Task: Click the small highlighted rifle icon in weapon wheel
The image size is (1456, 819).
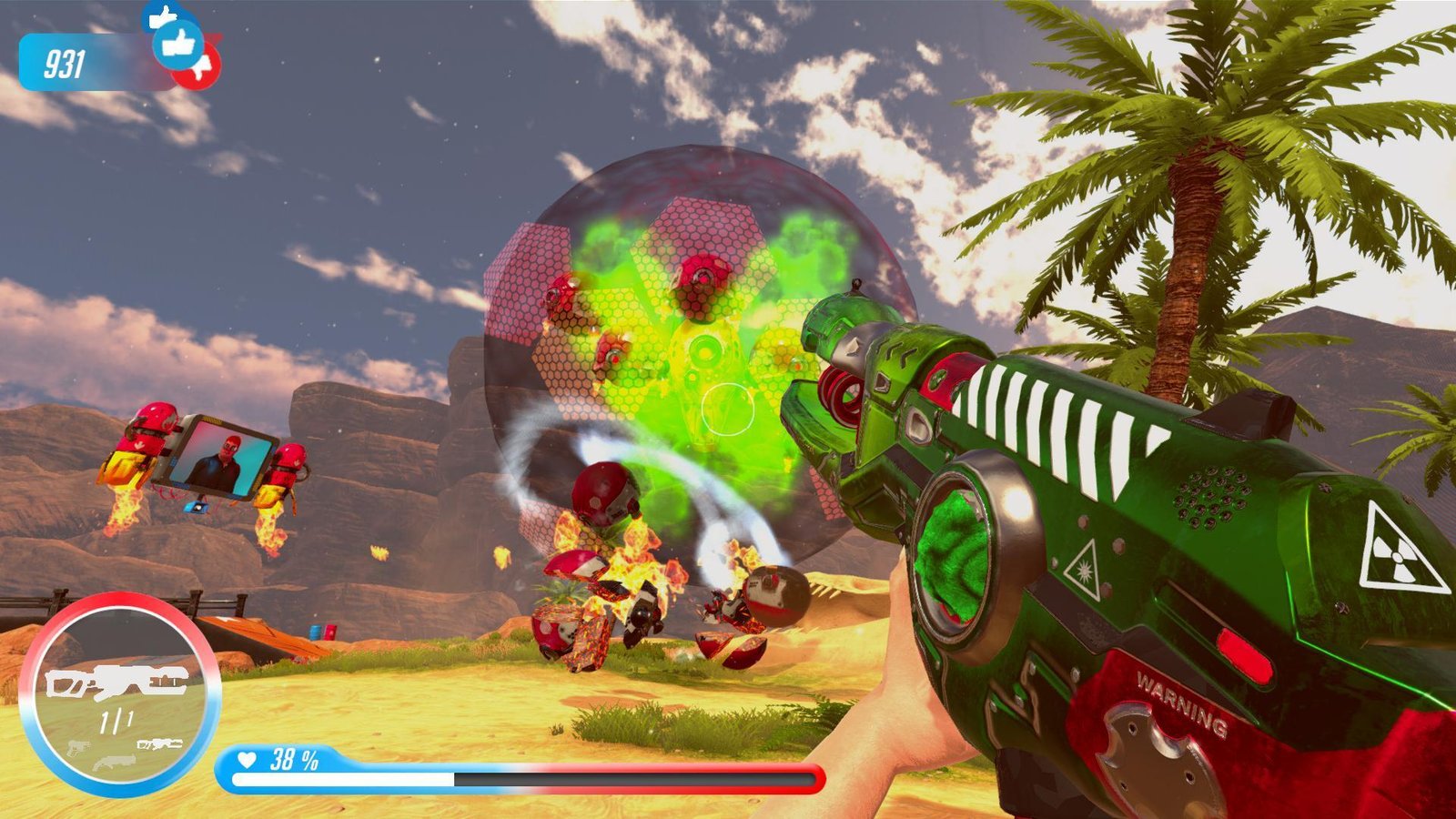Action: 159,744
